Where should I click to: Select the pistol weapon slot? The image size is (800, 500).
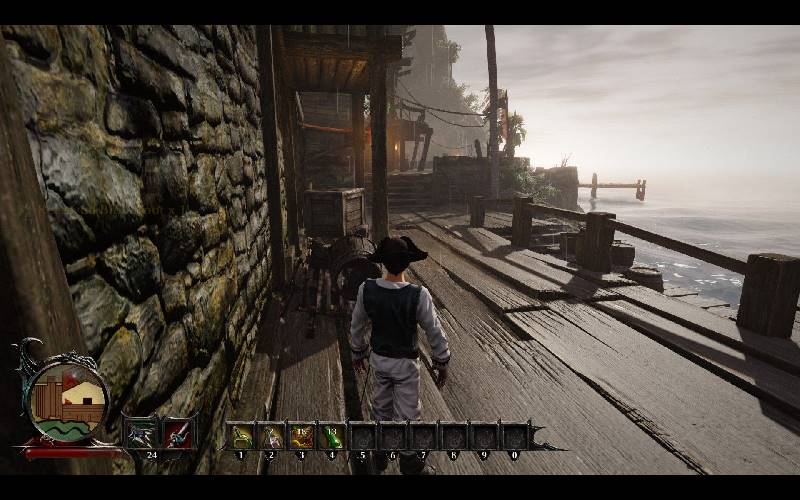point(140,434)
